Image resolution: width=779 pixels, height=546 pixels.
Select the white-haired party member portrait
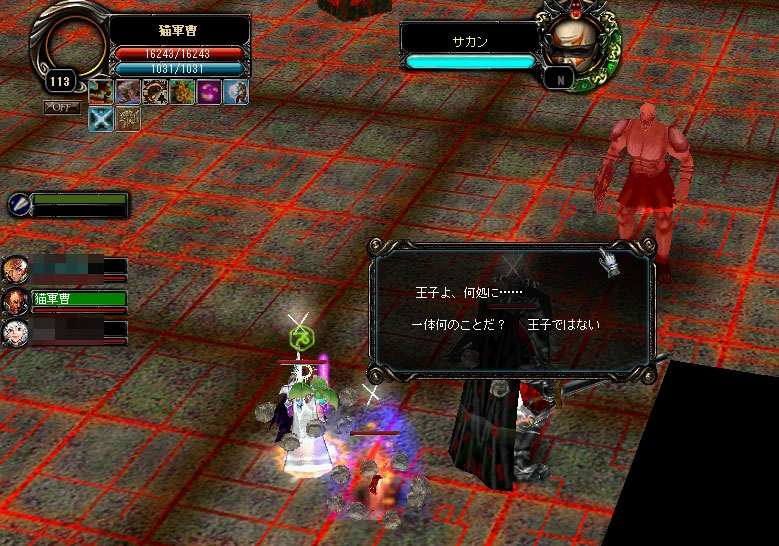click(15, 331)
